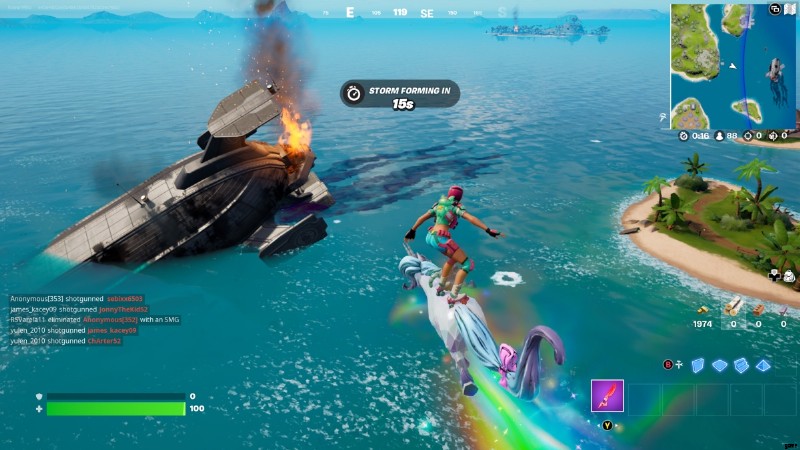Choose wood as the building material
The image size is (800, 450).
tap(733, 307)
